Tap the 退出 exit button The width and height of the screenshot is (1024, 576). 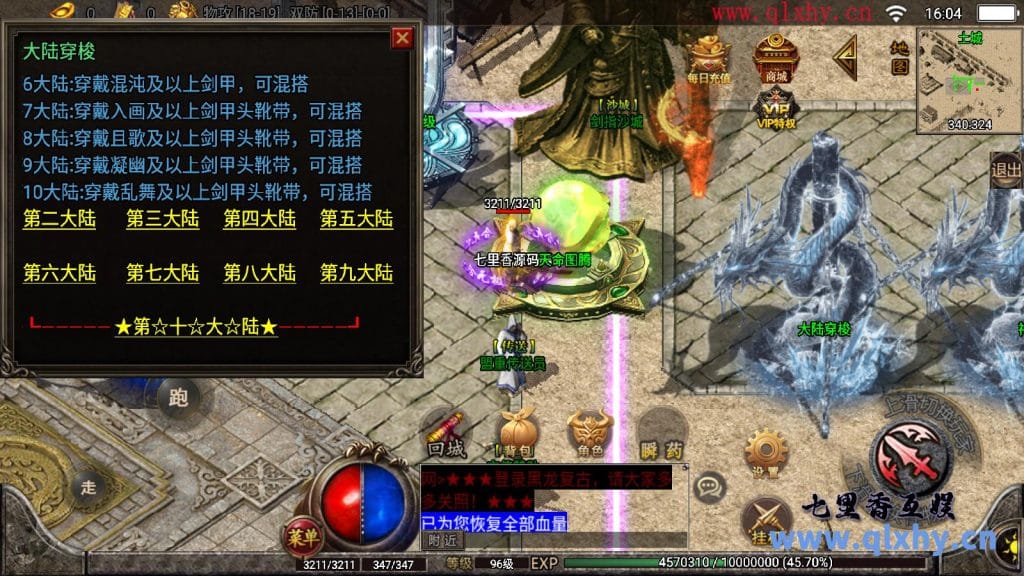(x=1005, y=170)
